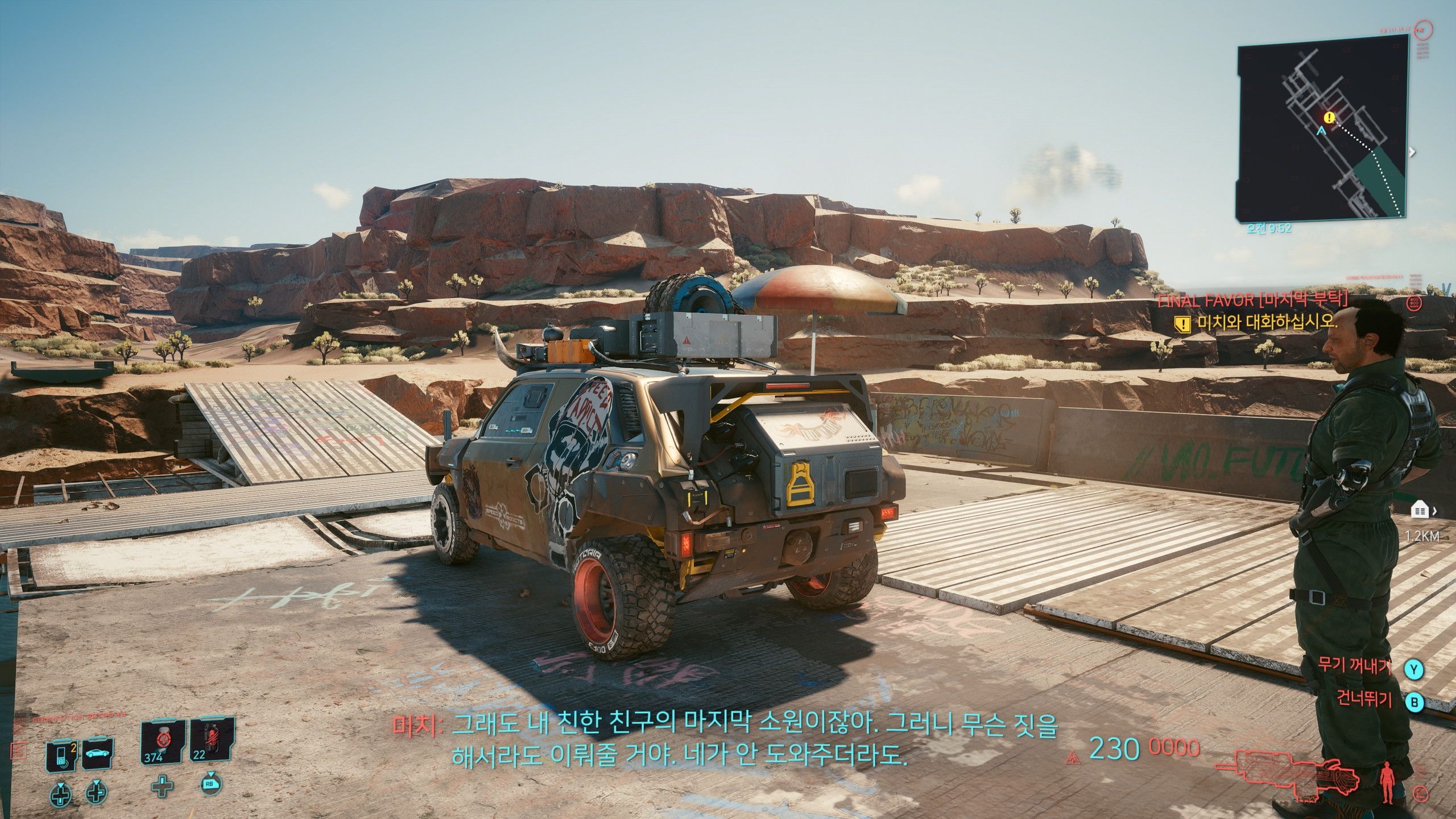Viewport: 1456px width, 819px height.
Task: Call your vehicle with the car icon
Action: (x=98, y=755)
